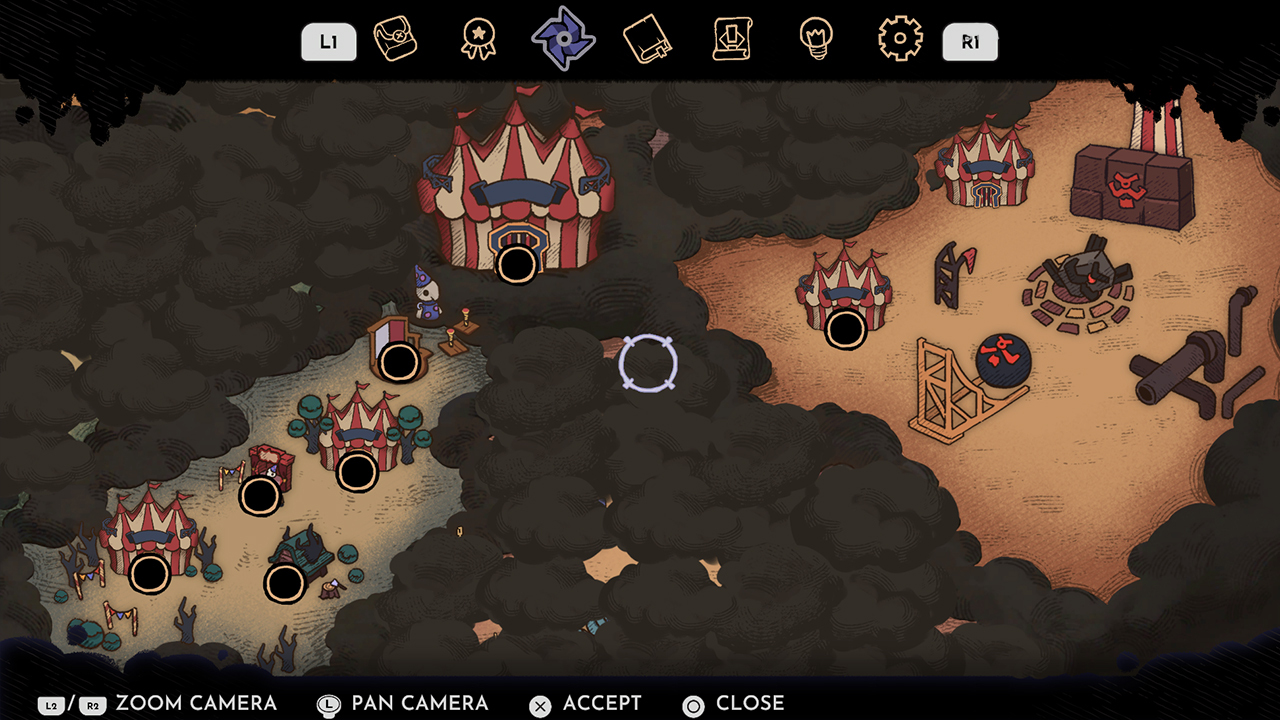Select the bottom-left striped tent marker

(x=150, y=573)
